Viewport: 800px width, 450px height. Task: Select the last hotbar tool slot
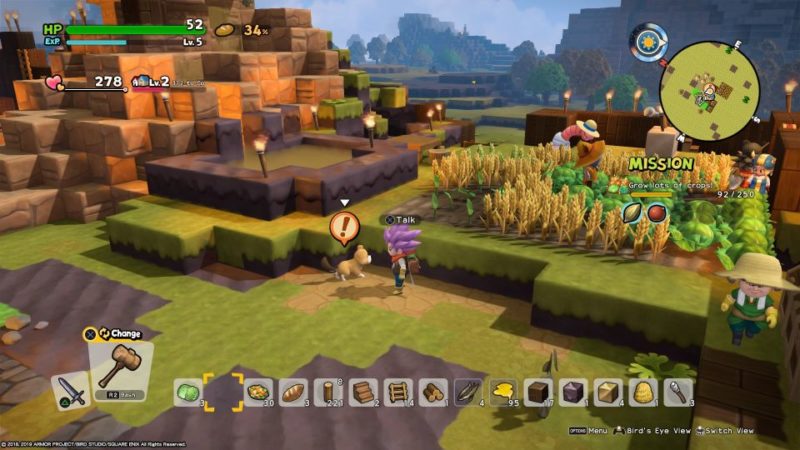pyautogui.click(x=678, y=392)
